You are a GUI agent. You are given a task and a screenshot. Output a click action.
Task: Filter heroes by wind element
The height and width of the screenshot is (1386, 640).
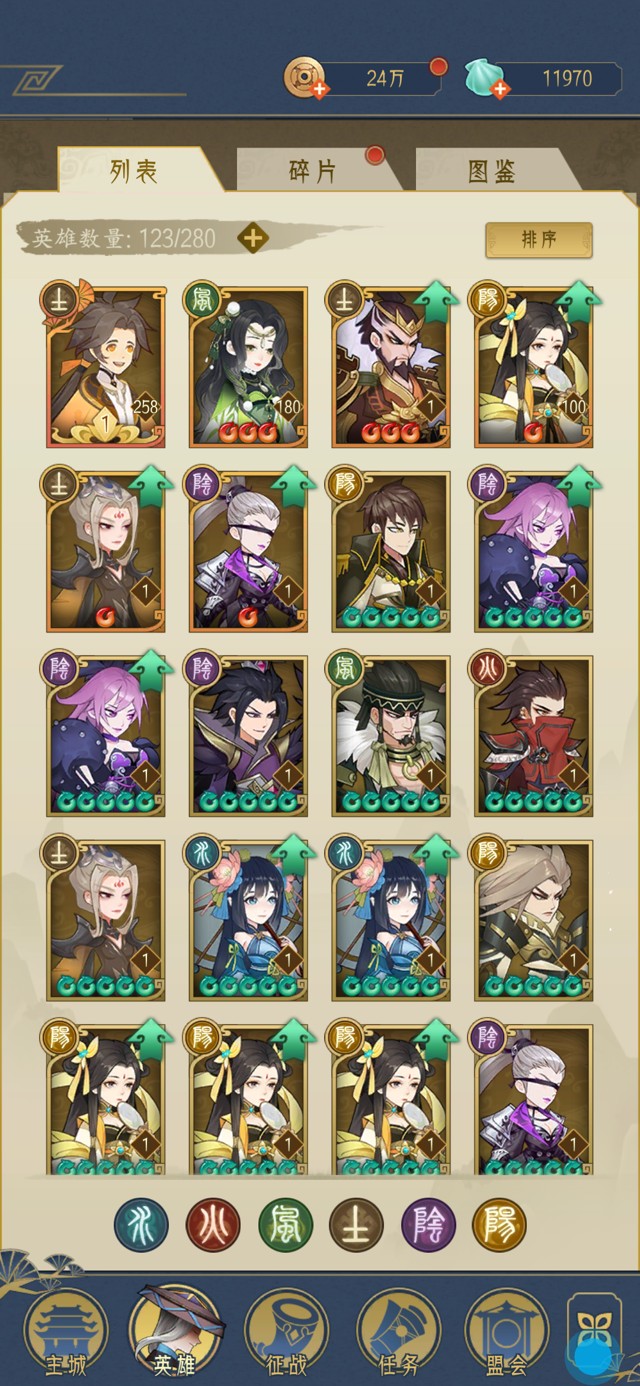coord(285,1226)
